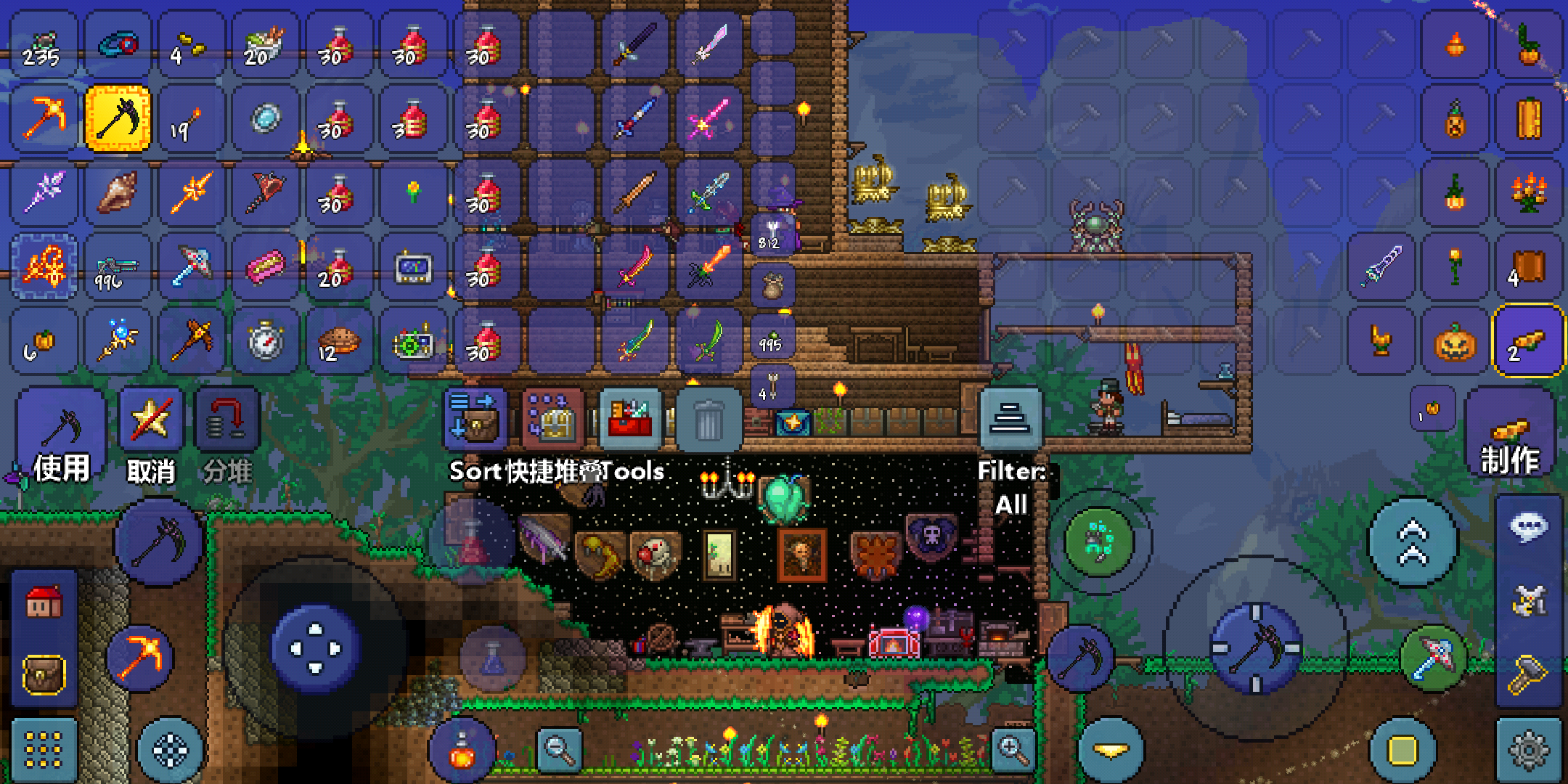This screenshot has height=784, width=1568.
Task: Select the jack-o-lantern crafting recipe
Action: 1455,341
